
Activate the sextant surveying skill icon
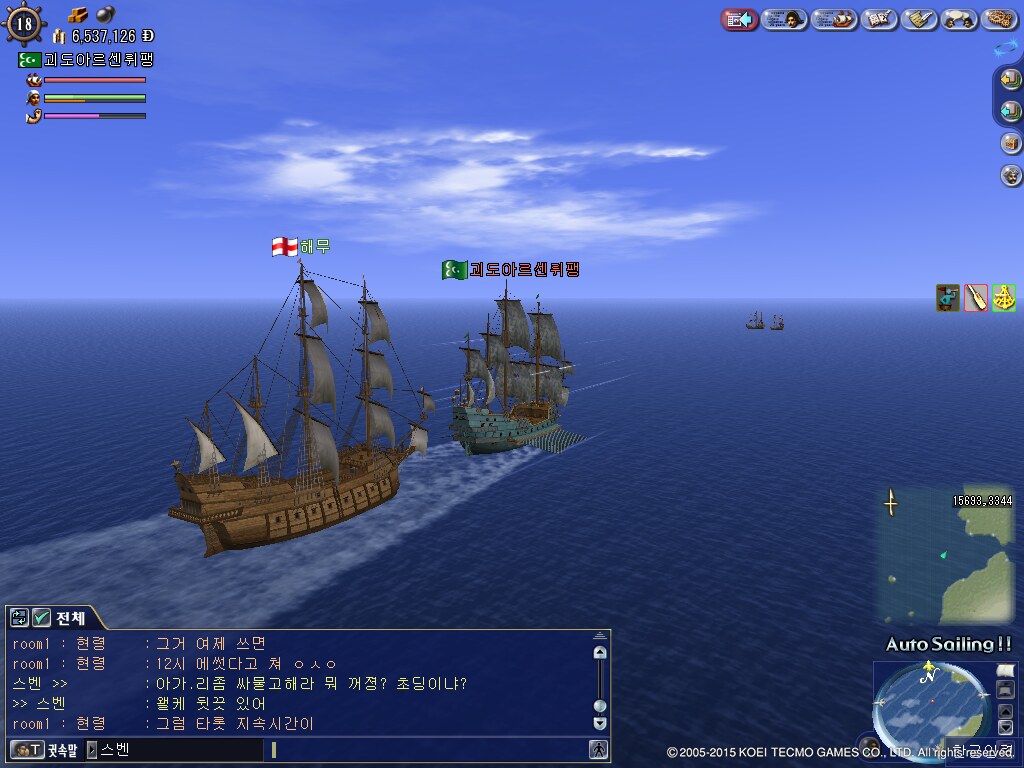point(1003,297)
